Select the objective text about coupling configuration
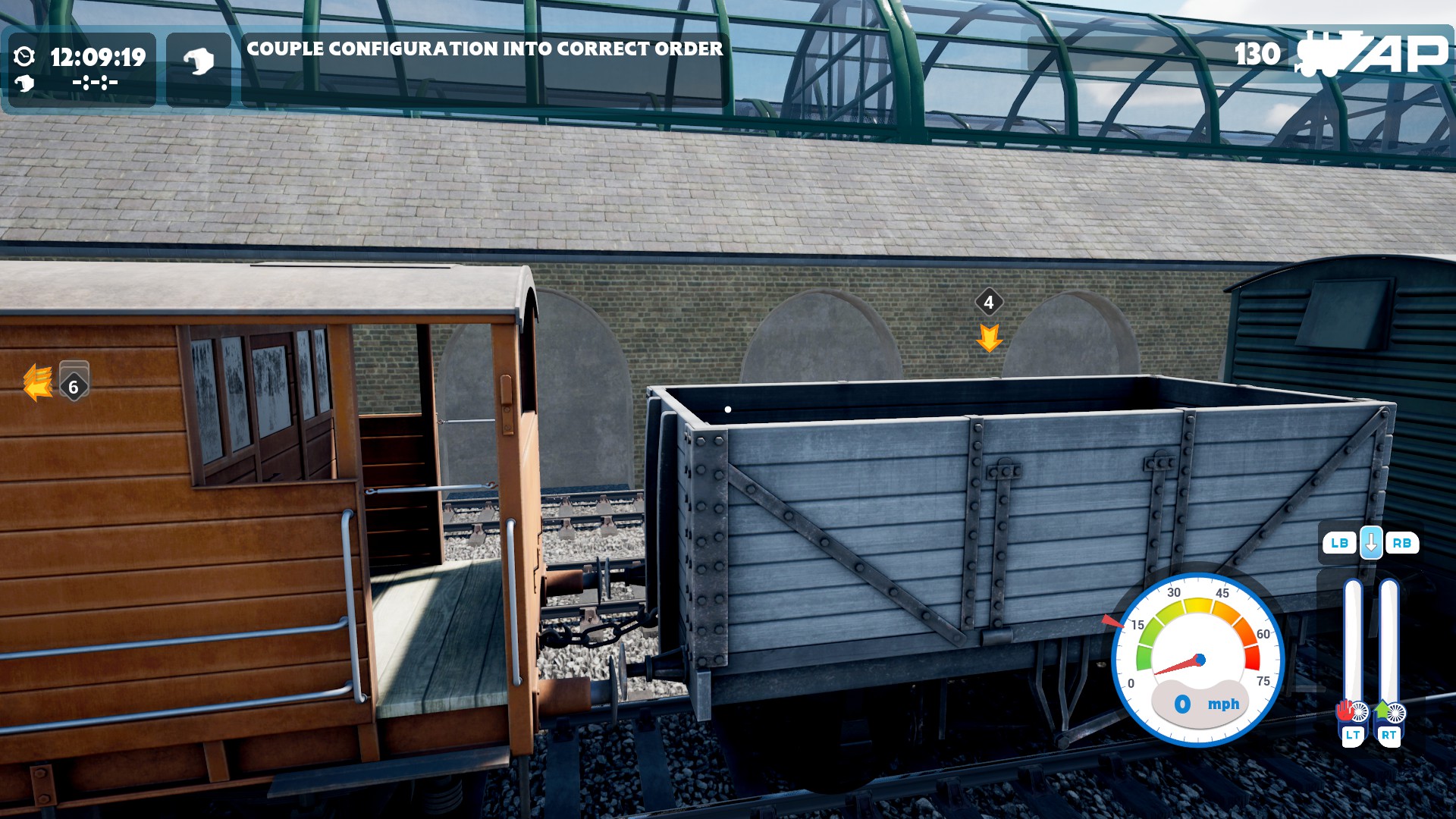Viewport: 1456px width, 819px height. pyautogui.click(x=485, y=49)
